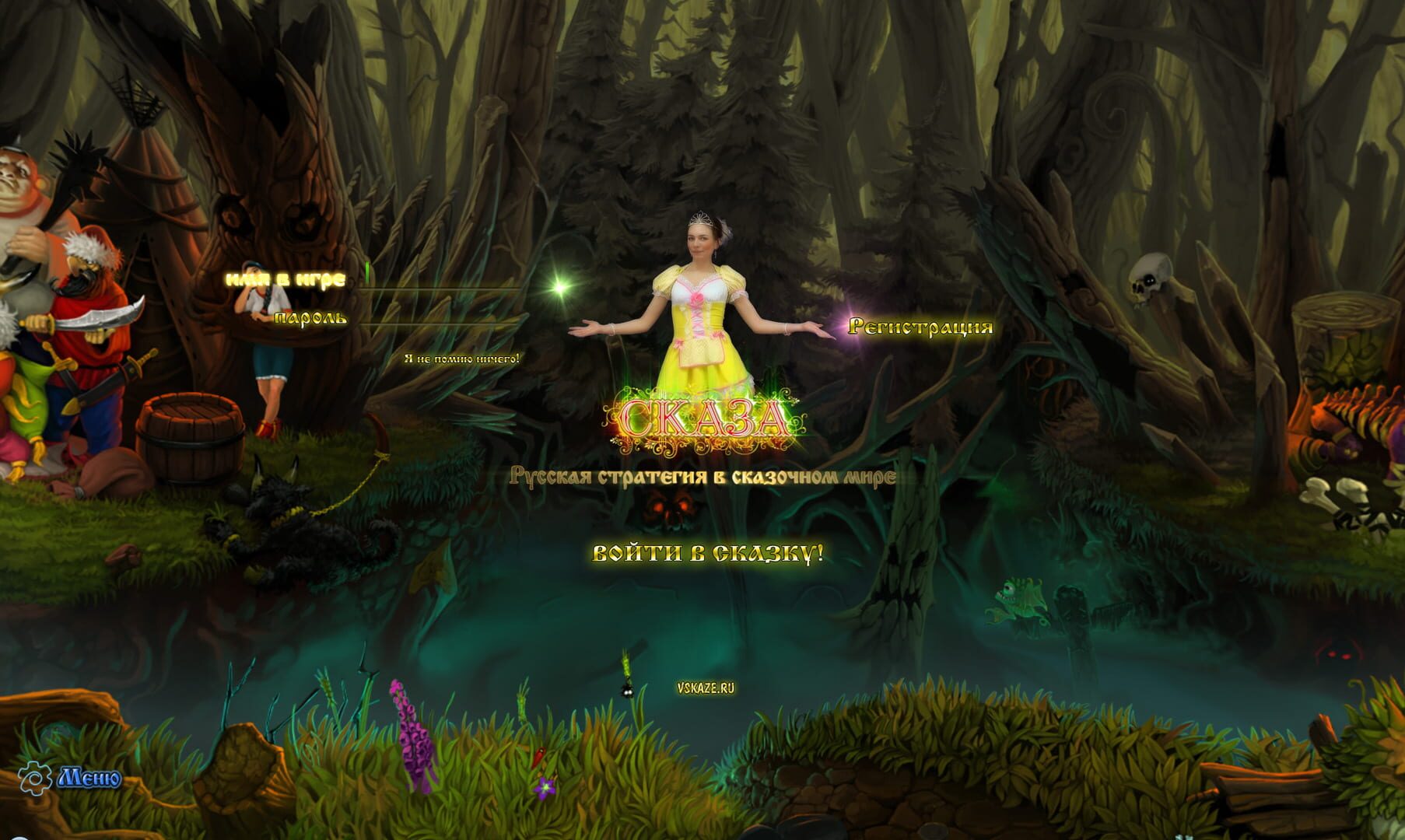The image size is (1405, 840).
Task: Go to "Регистрация" sign-up
Action: 920,327
